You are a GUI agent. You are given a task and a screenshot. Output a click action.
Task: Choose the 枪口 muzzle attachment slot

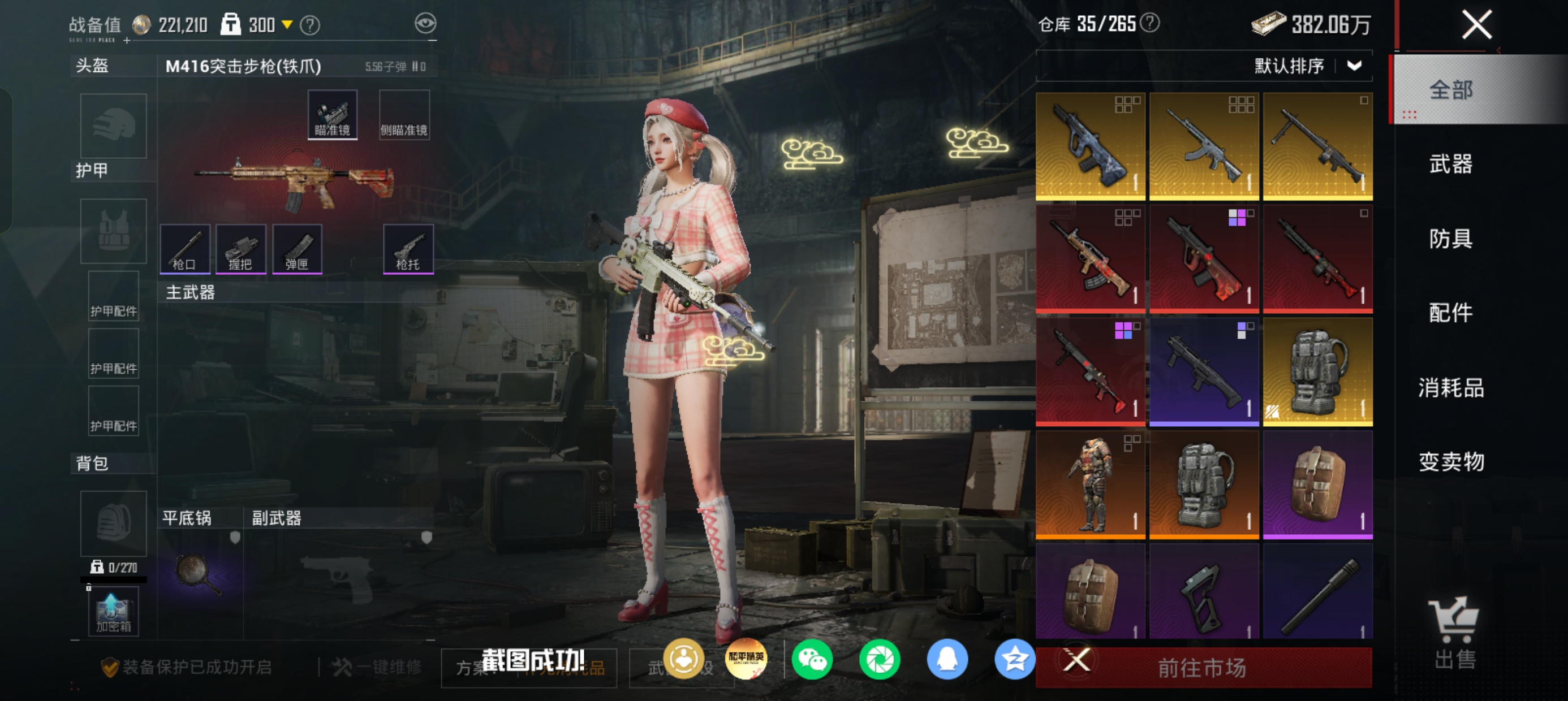click(184, 249)
